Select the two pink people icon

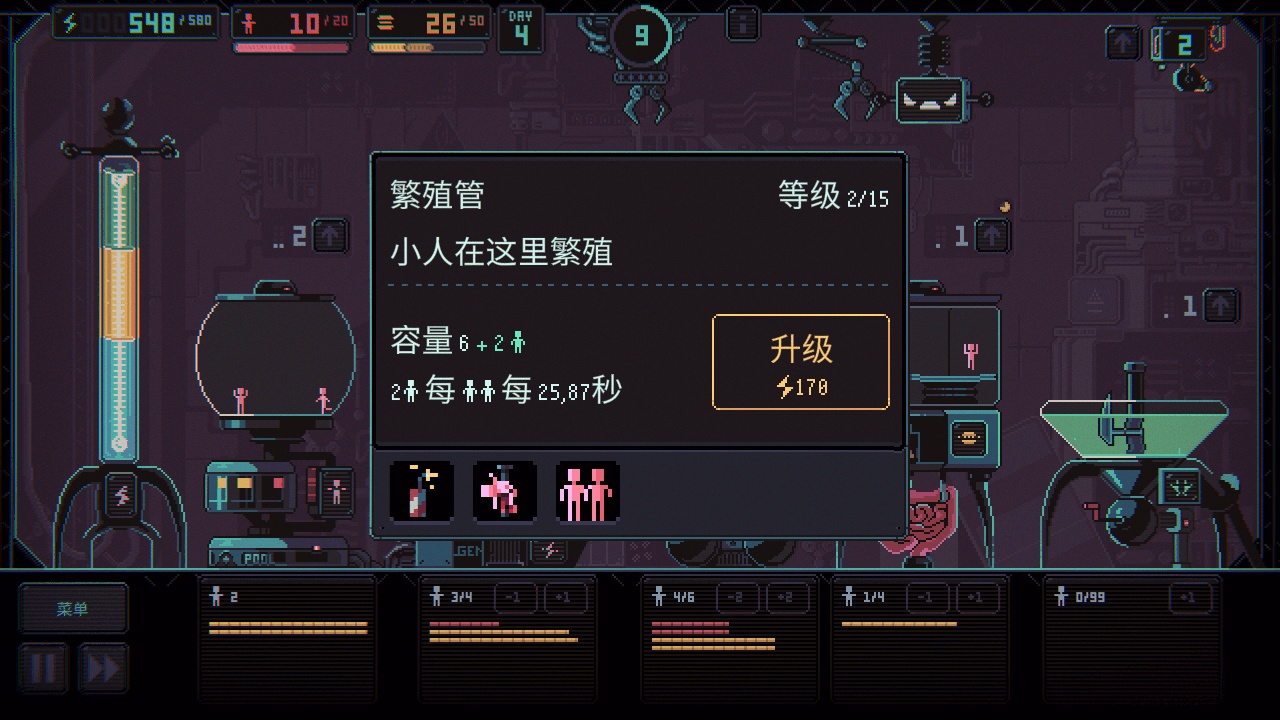(x=588, y=490)
